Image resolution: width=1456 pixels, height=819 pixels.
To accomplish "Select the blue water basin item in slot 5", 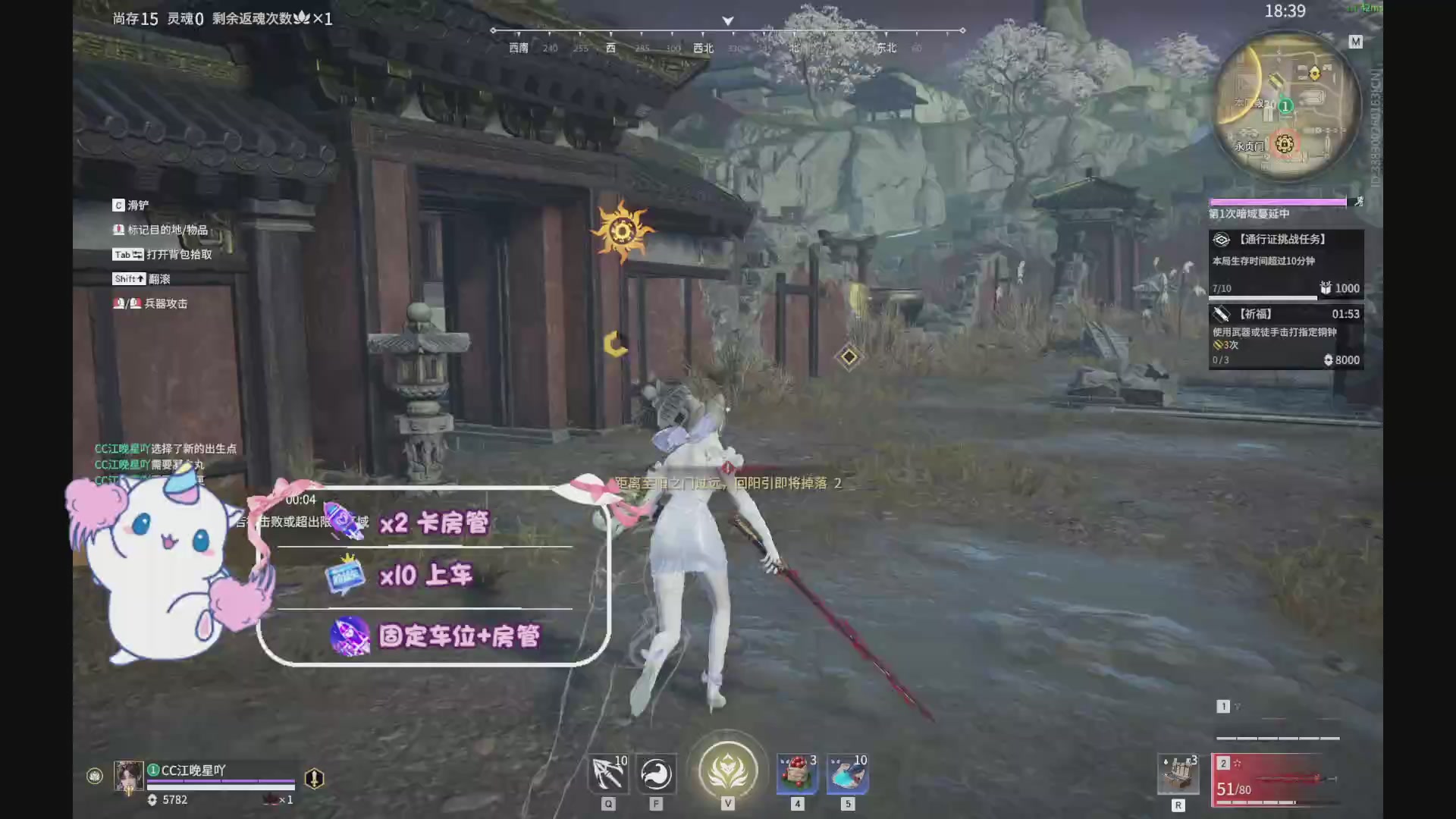I will click(x=847, y=773).
